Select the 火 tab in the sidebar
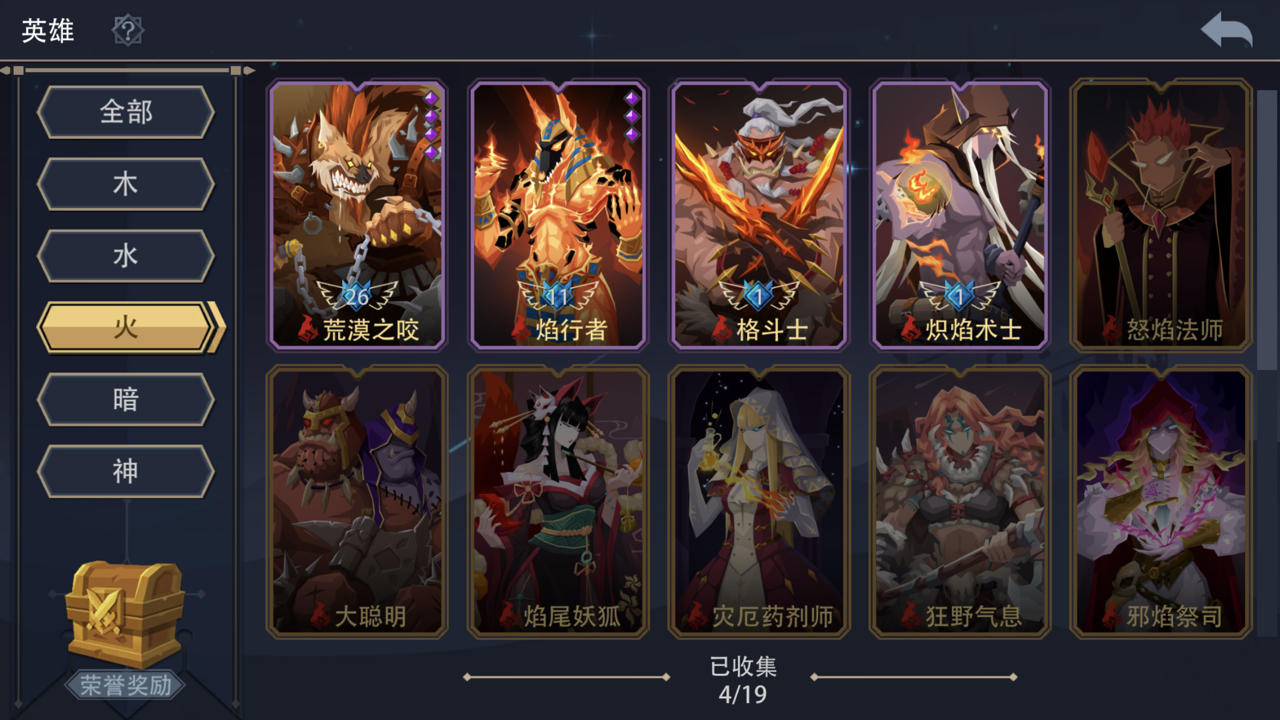The image size is (1280, 720). (x=126, y=327)
